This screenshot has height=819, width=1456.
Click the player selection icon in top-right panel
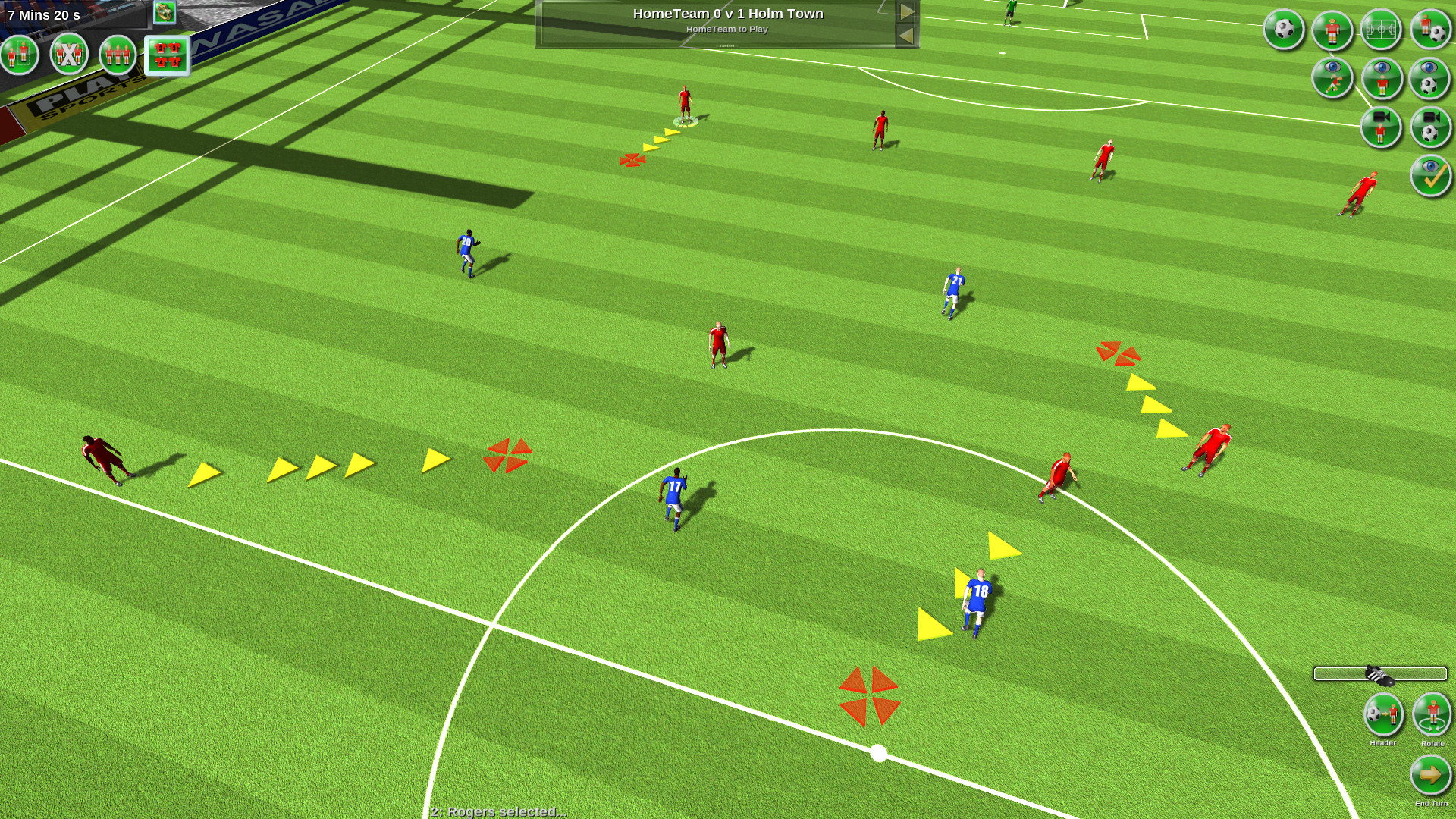(1332, 29)
